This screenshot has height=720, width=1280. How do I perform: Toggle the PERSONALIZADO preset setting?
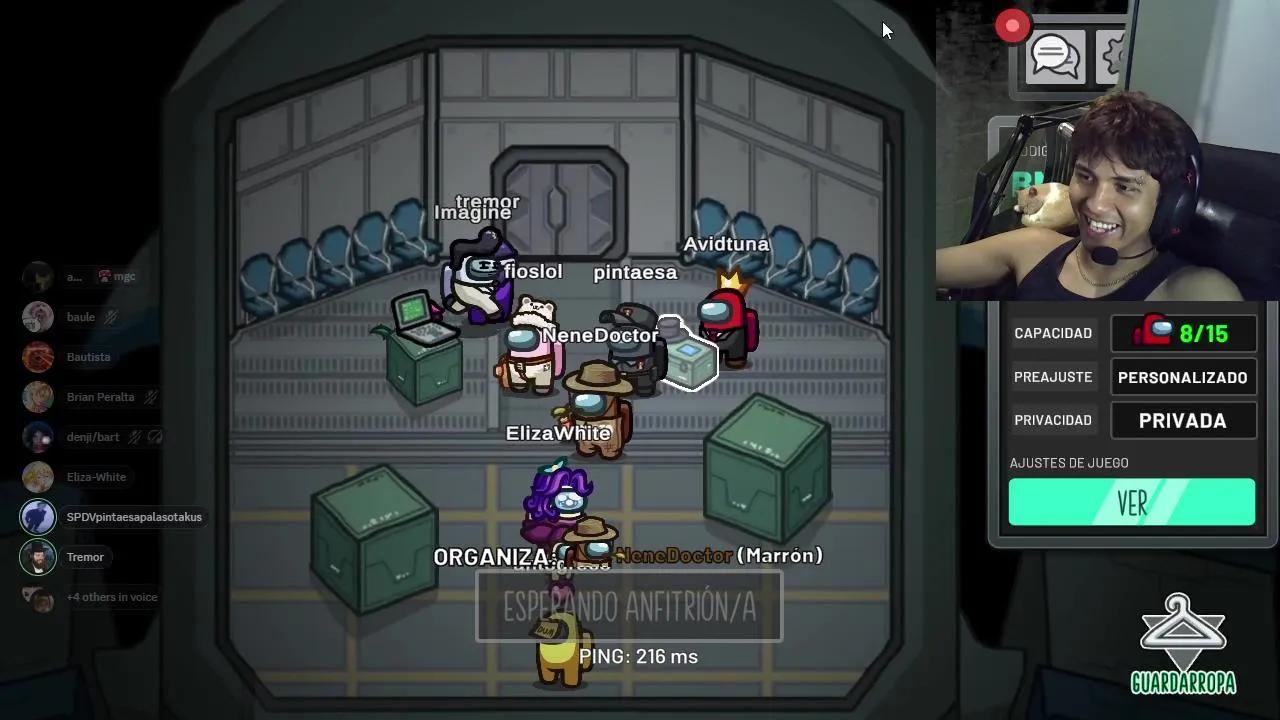(1183, 377)
